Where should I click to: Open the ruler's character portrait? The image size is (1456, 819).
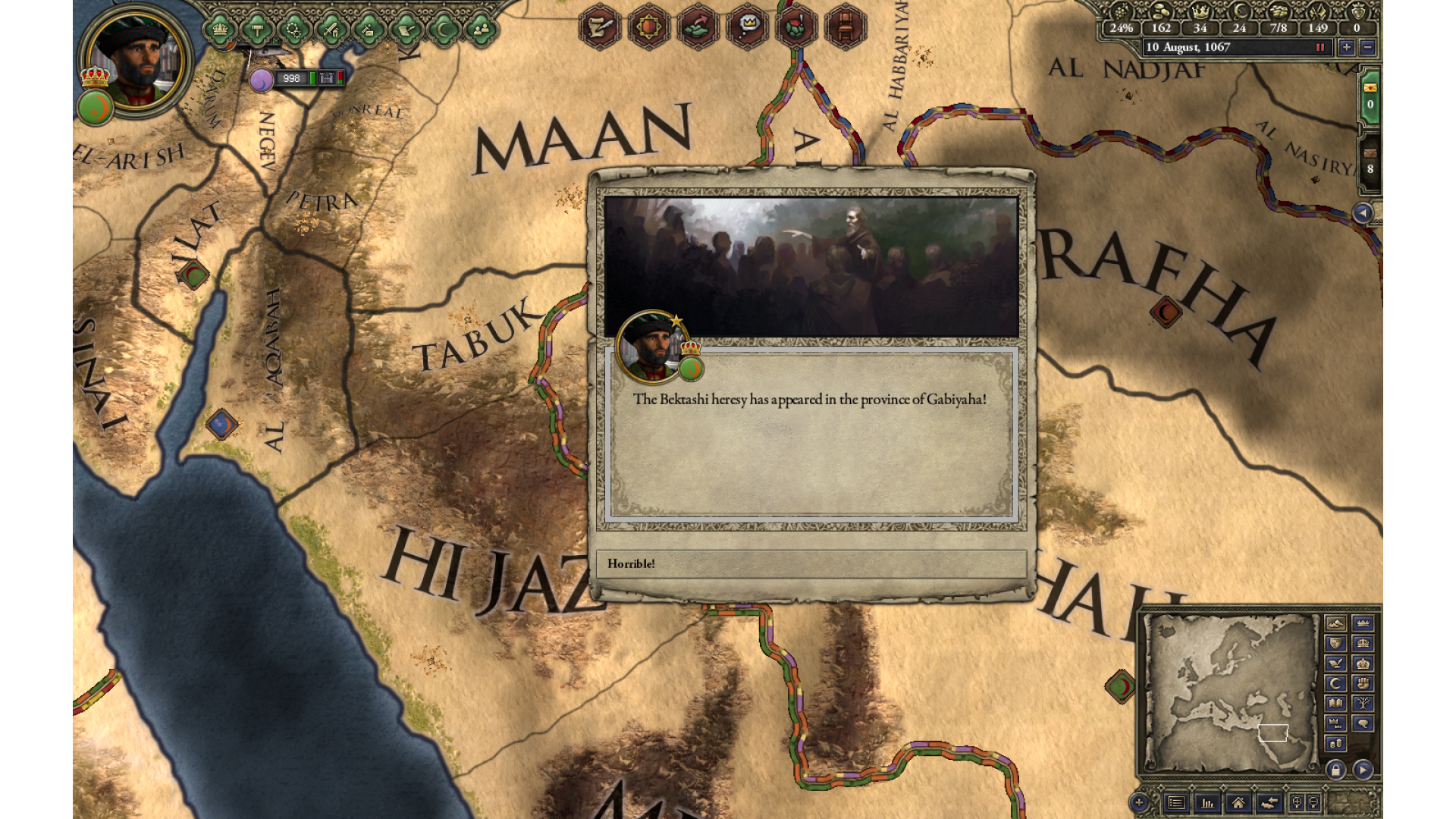[136, 58]
